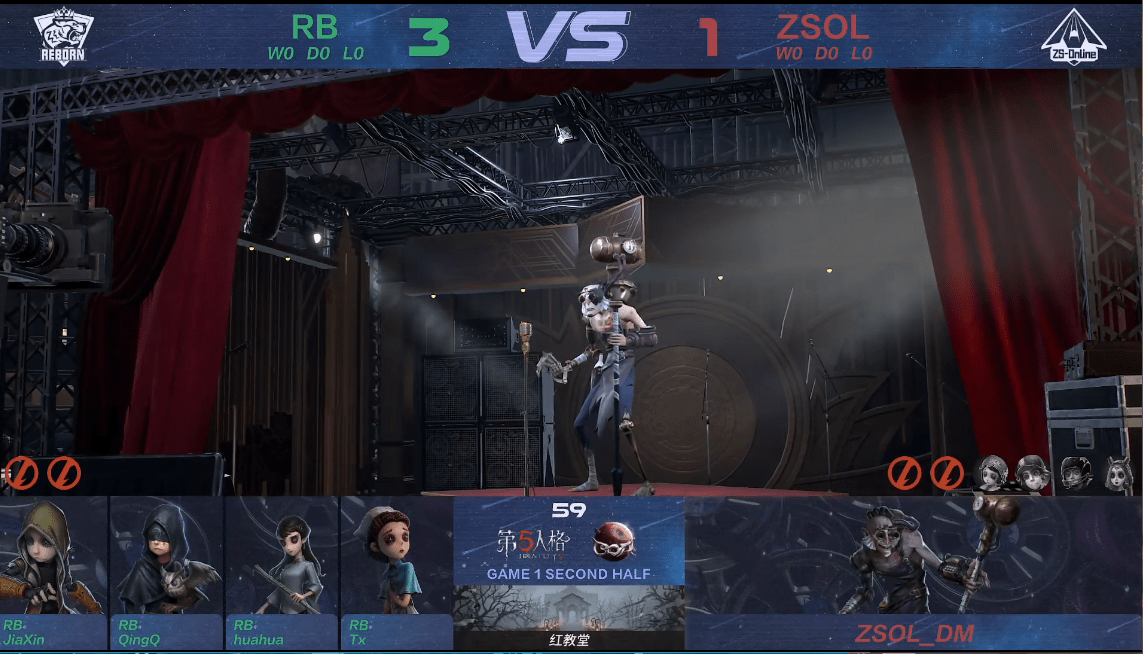Click the Reborn team logo

point(61,37)
